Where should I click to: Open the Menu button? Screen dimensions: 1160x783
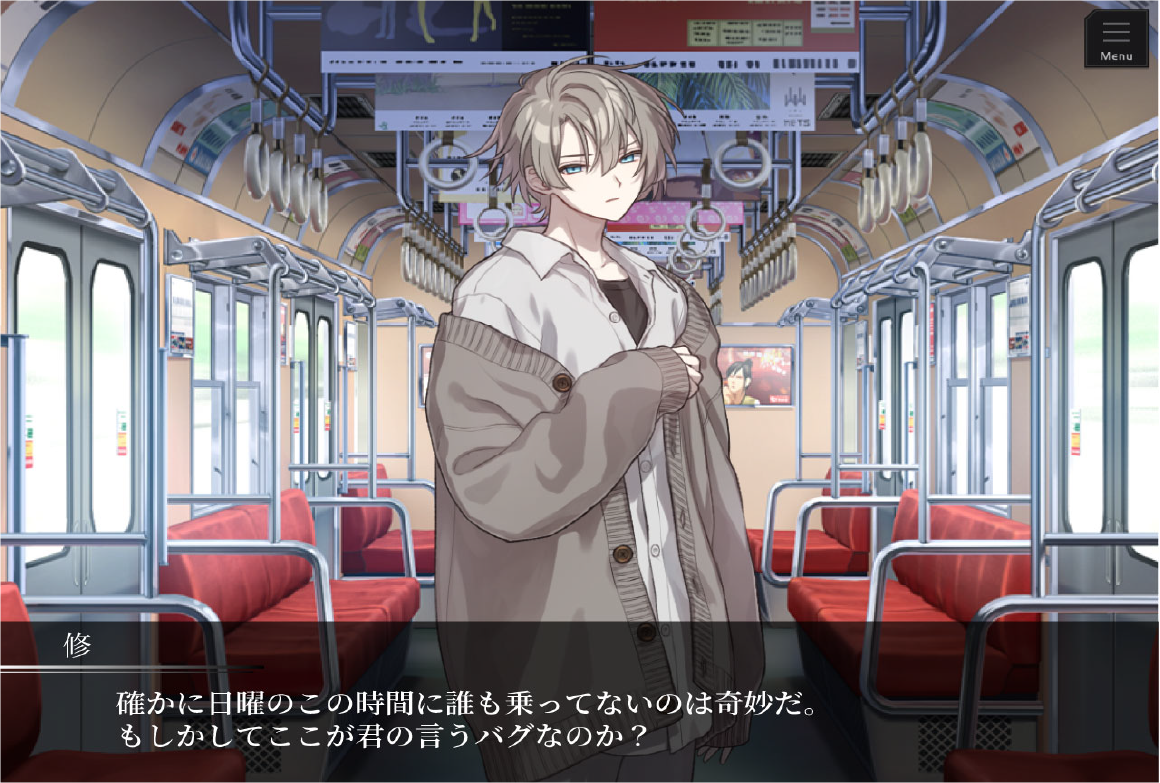[x=1116, y=39]
